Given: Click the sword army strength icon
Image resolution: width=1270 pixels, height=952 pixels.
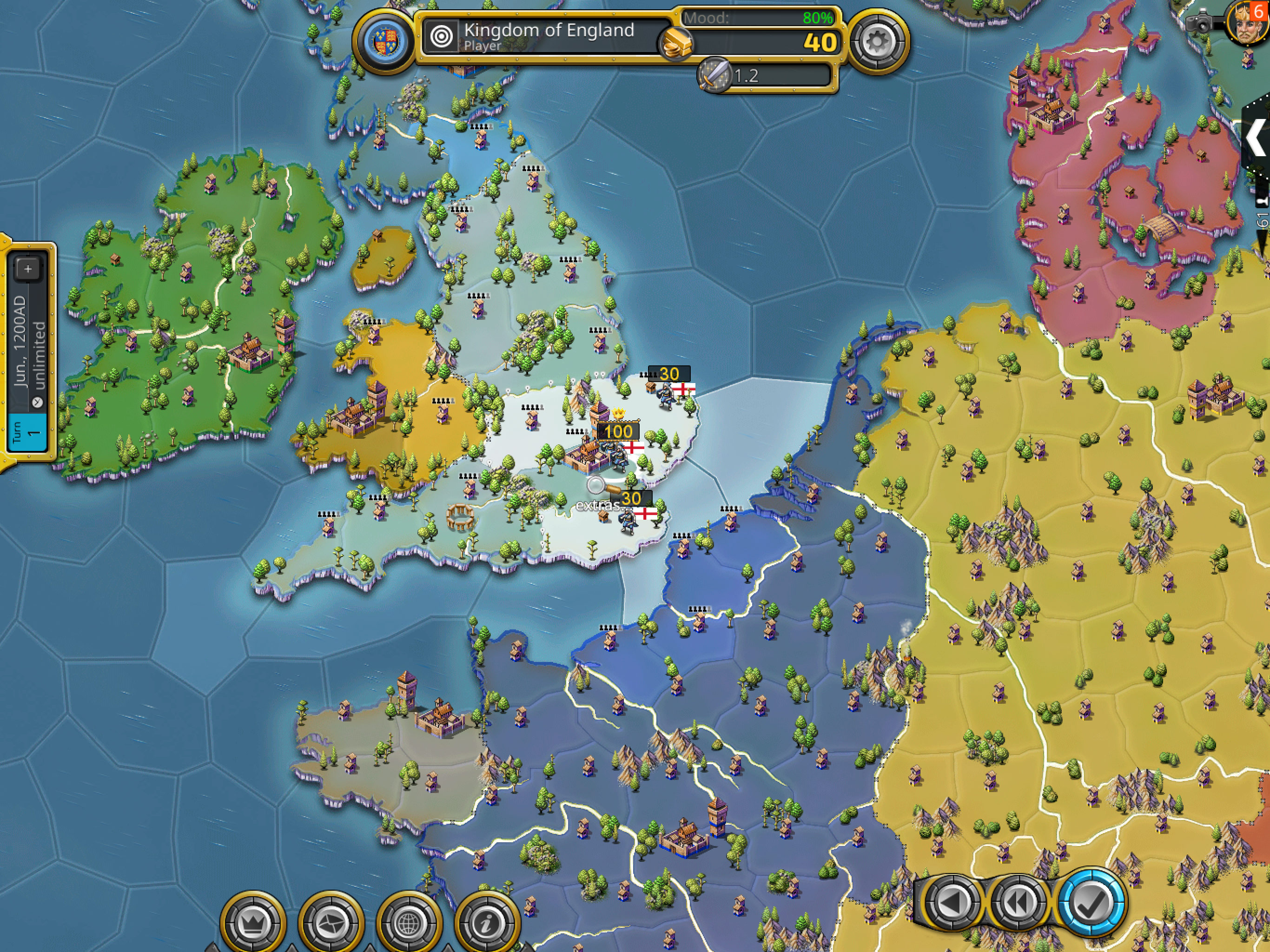Looking at the screenshot, I should [x=714, y=75].
